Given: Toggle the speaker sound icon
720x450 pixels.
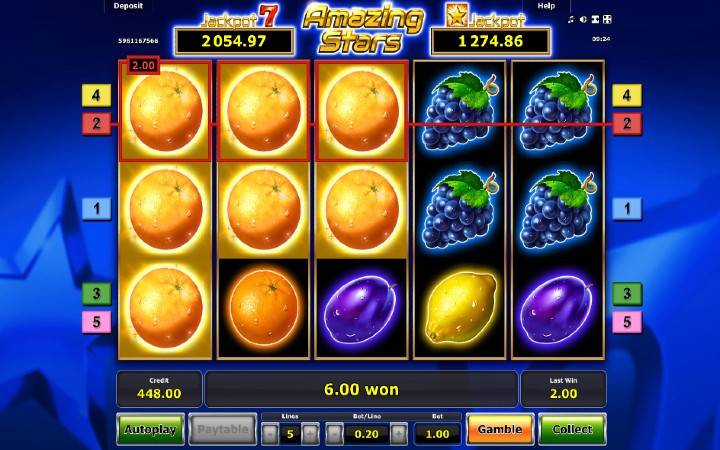Looking at the screenshot, I should (x=583, y=19).
